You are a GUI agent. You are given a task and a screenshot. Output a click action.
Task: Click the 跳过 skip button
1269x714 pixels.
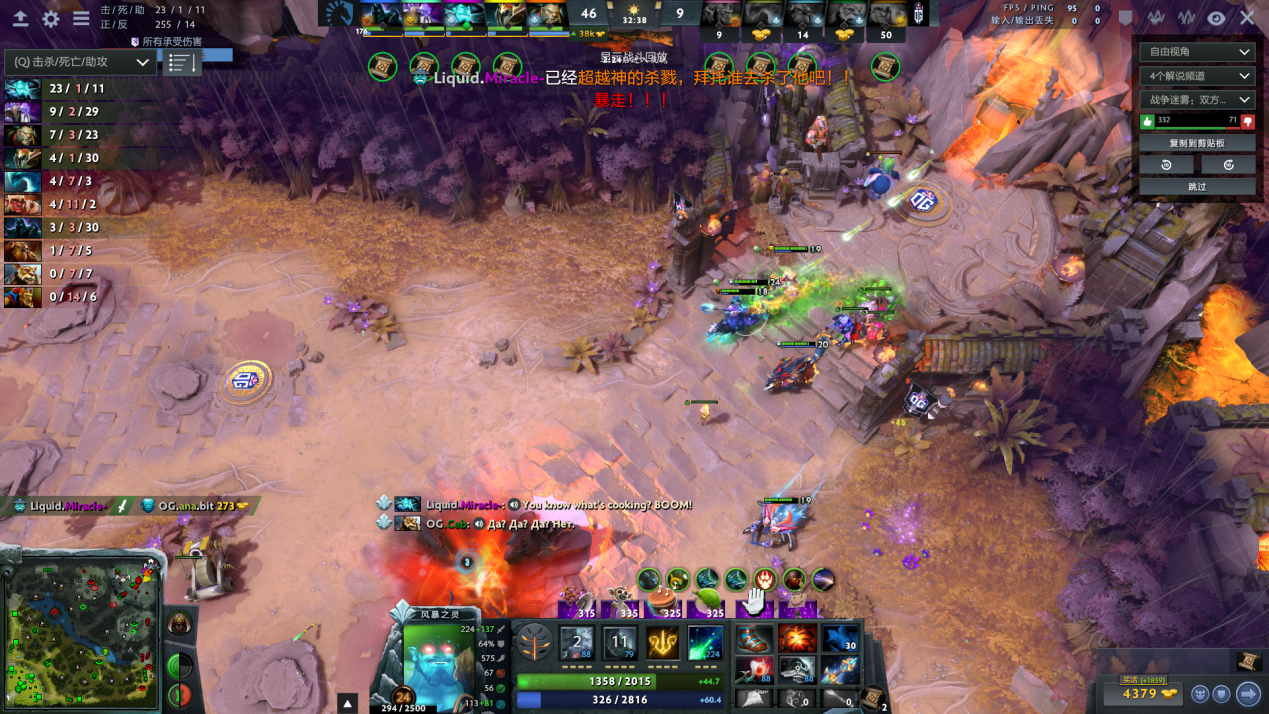coord(1197,187)
